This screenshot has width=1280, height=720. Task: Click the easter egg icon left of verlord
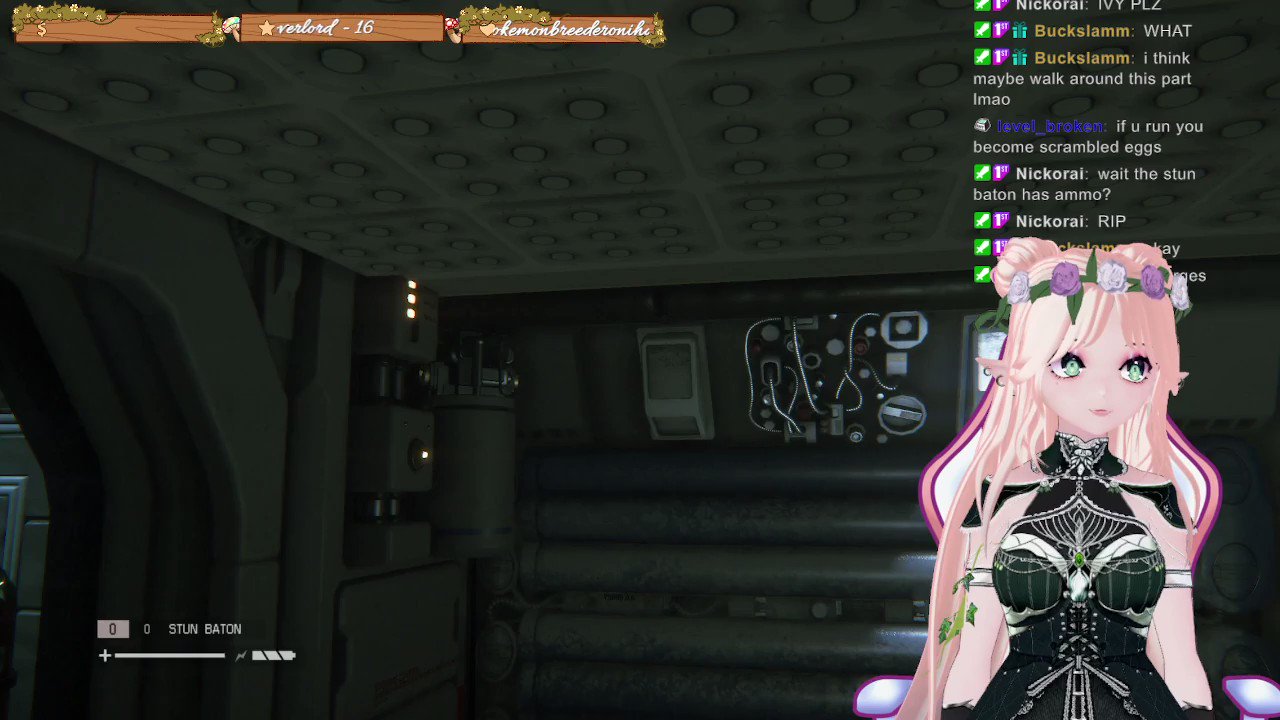coord(232,28)
